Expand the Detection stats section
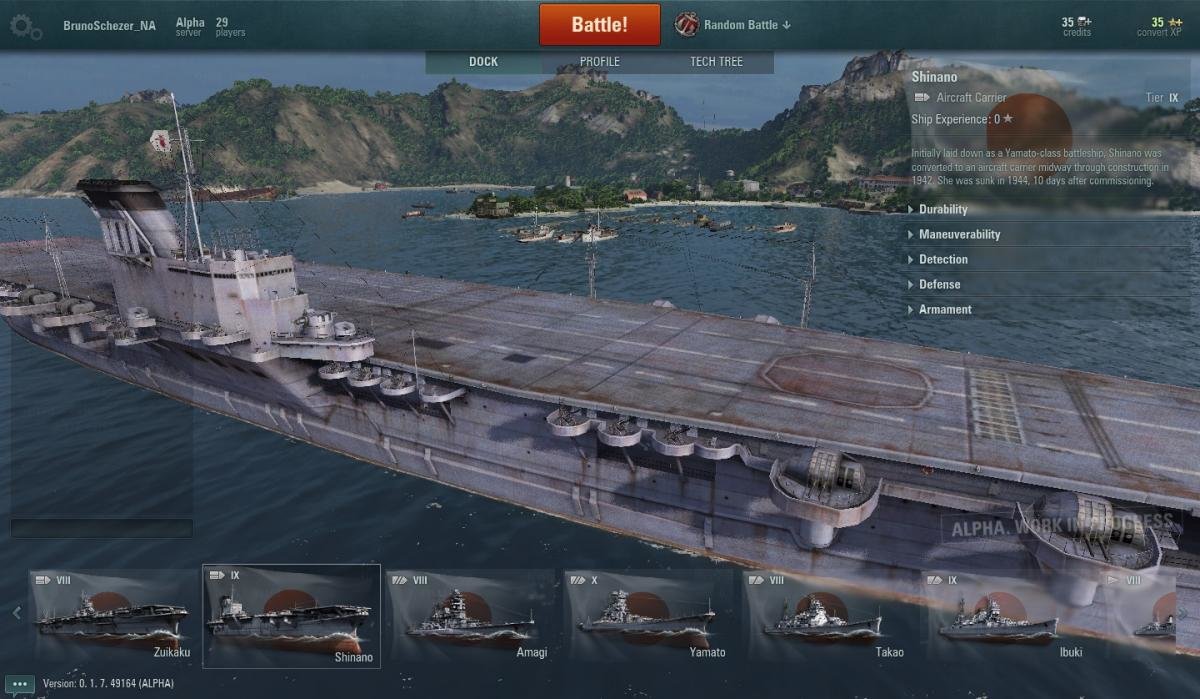 [x=943, y=260]
